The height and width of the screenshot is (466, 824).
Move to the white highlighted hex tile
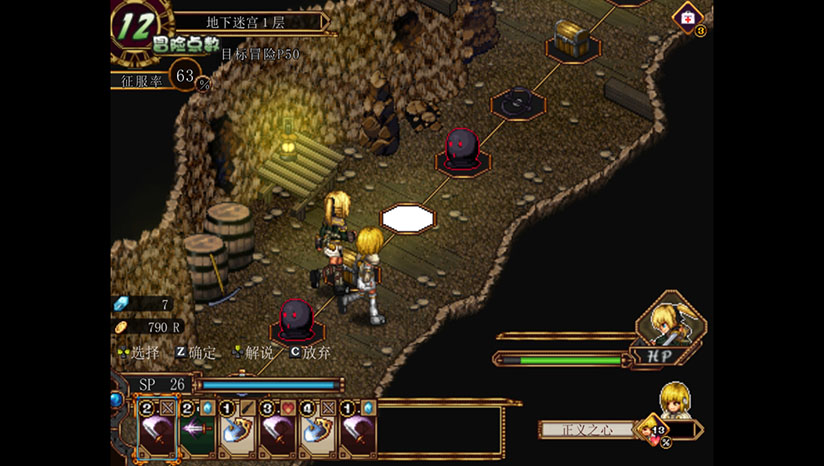(407, 216)
